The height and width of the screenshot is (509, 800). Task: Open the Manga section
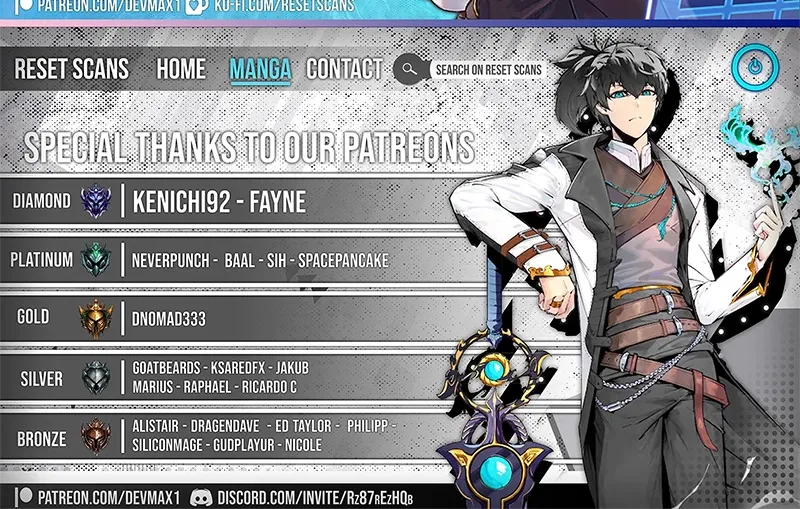[x=260, y=69]
